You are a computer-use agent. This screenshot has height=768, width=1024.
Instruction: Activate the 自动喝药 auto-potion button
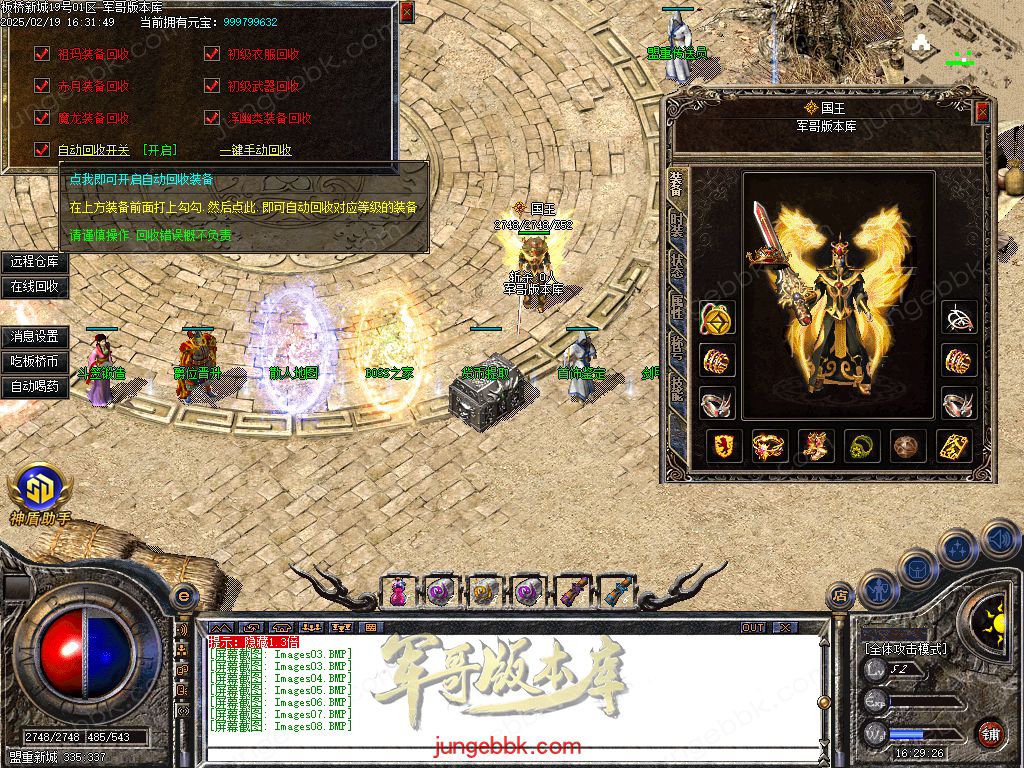pos(35,386)
